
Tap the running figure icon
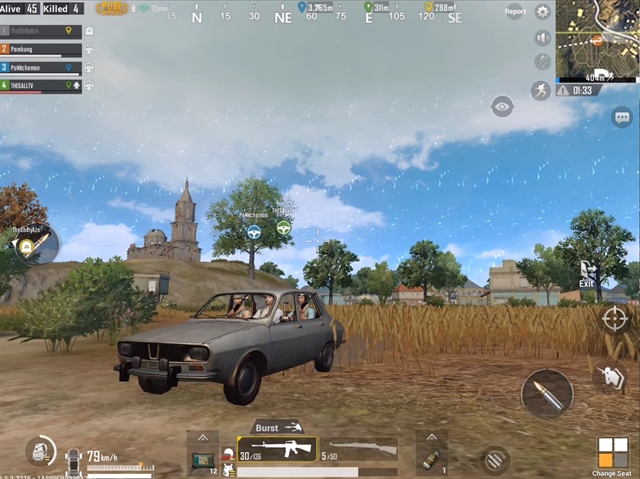[541, 90]
